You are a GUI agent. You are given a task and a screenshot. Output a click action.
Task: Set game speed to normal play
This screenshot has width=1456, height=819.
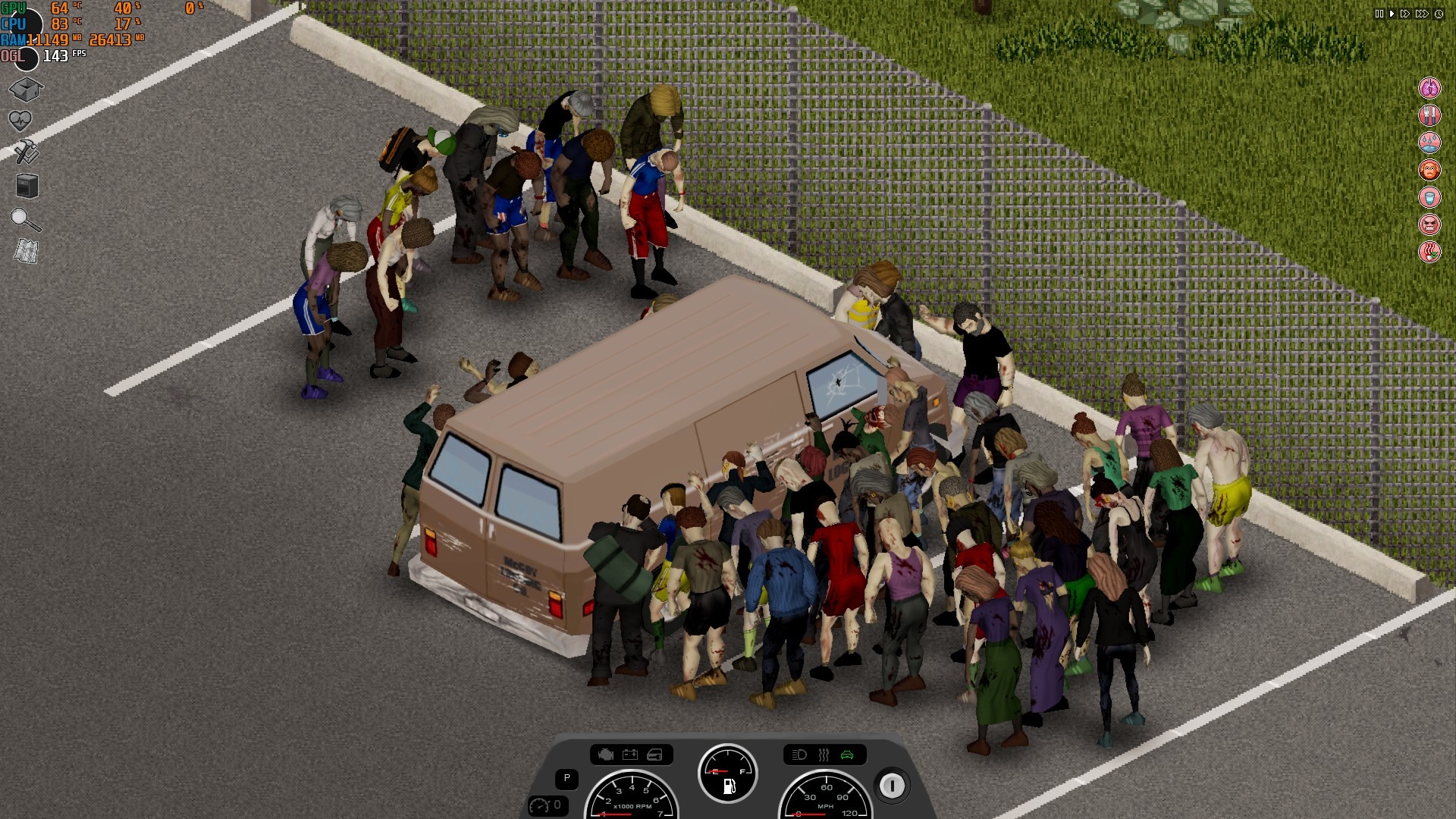pyautogui.click(x=1392, y=14)
